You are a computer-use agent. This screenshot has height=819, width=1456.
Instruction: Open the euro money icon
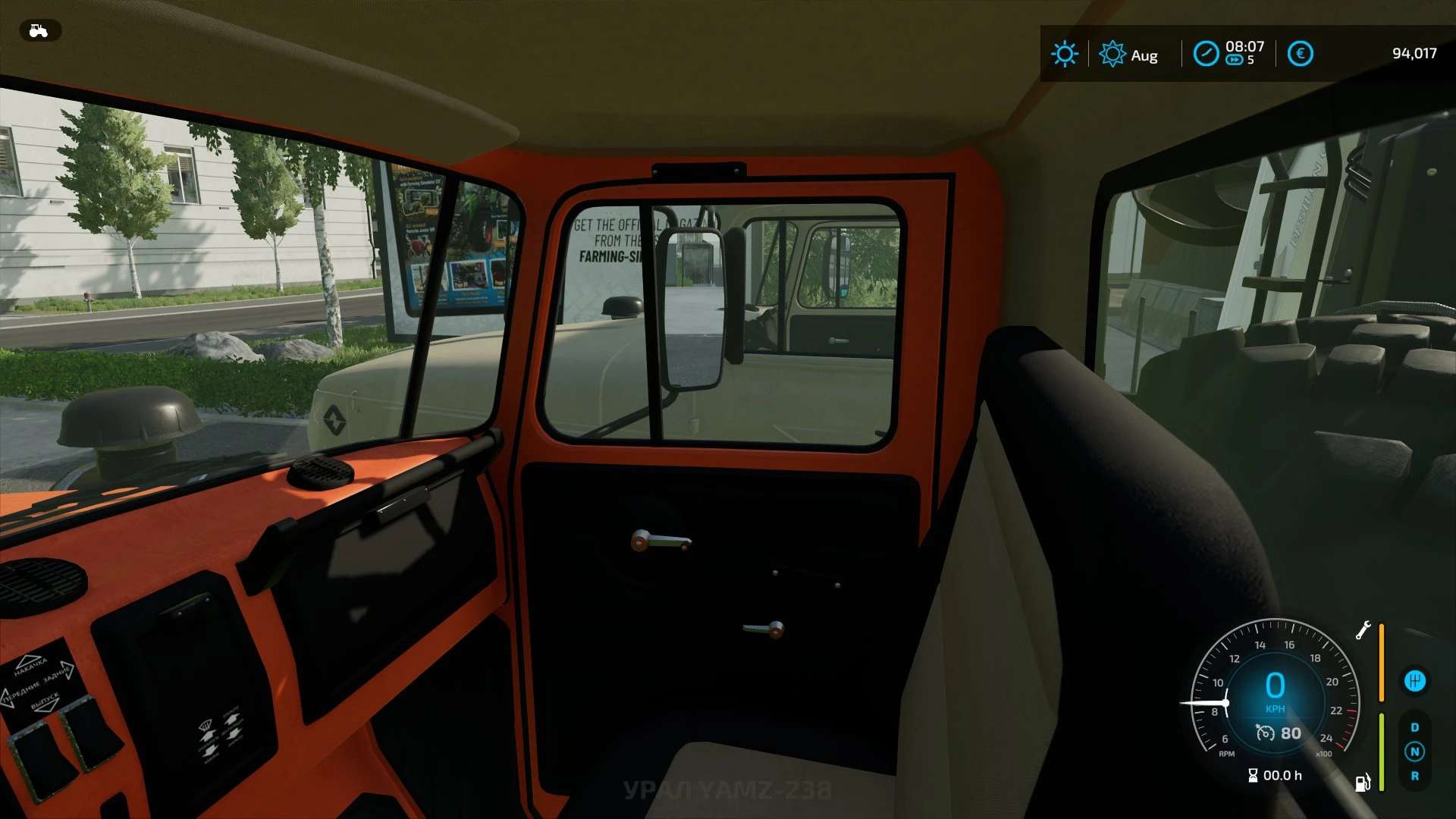click(1300, 54)
